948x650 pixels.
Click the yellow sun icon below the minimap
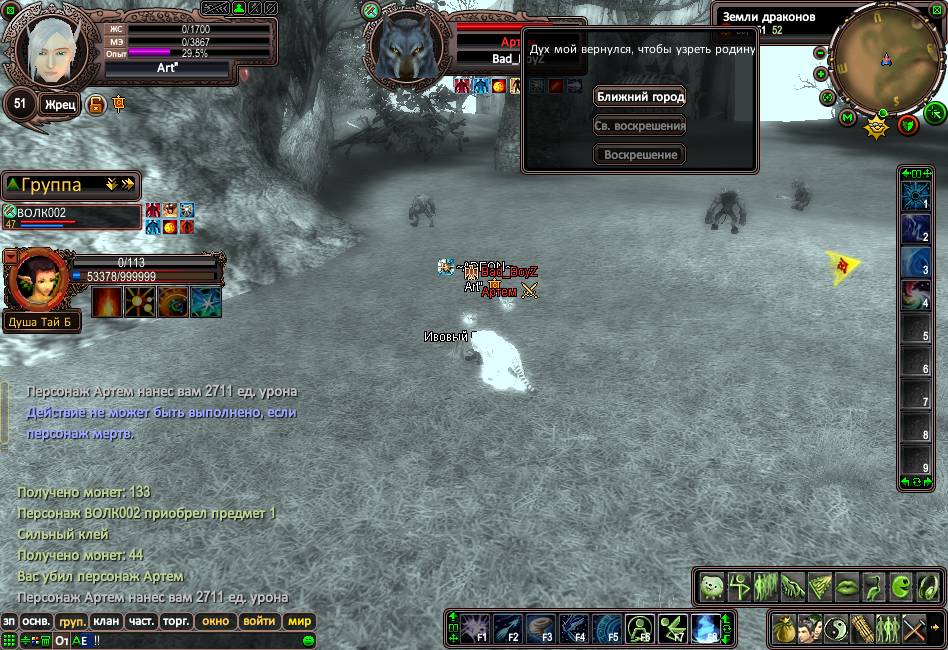click(877, 126)
